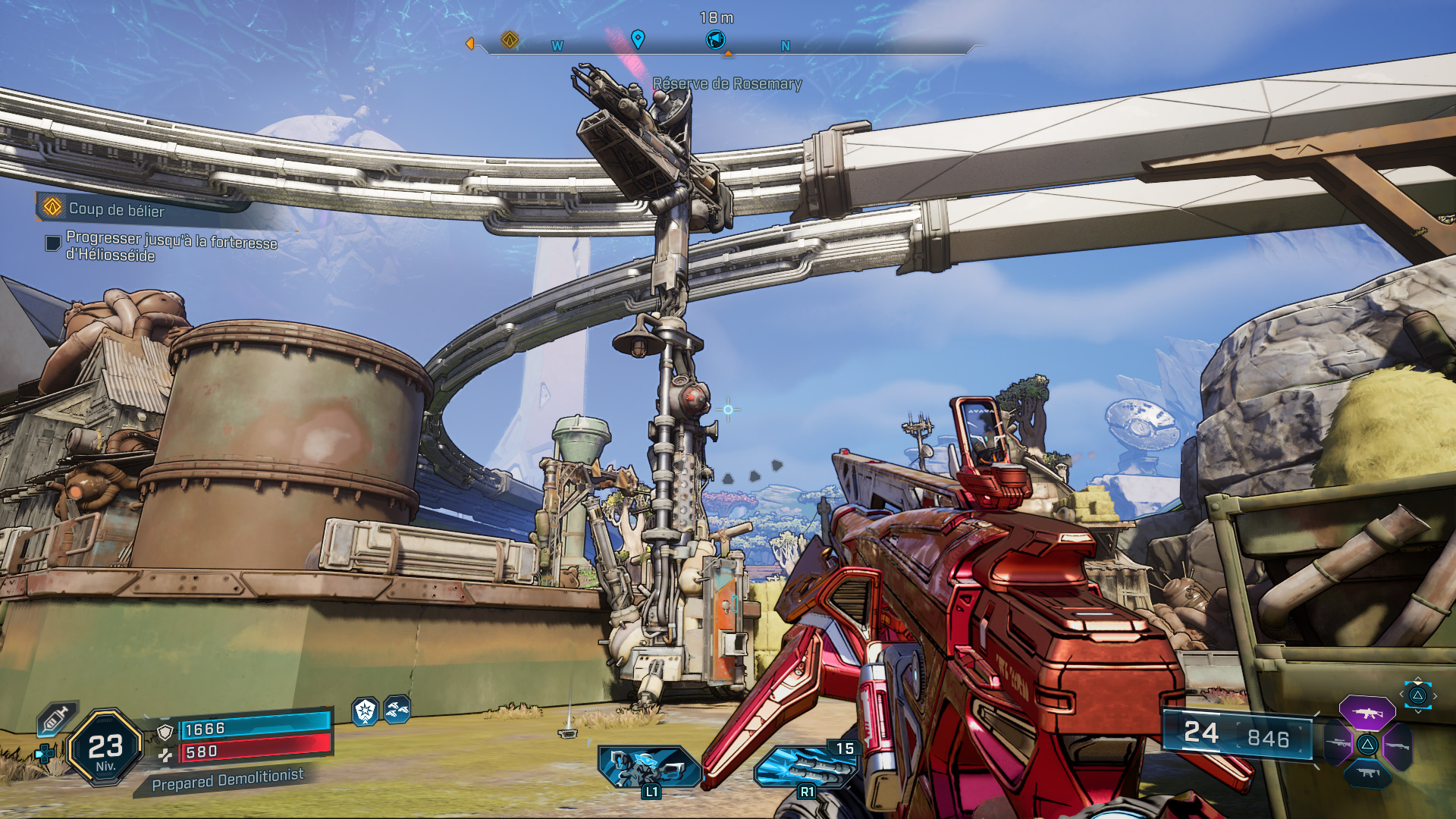Select the gold quest marker on compass
This screenshot has width=1456, height=819.
click(x=510, y=39)
